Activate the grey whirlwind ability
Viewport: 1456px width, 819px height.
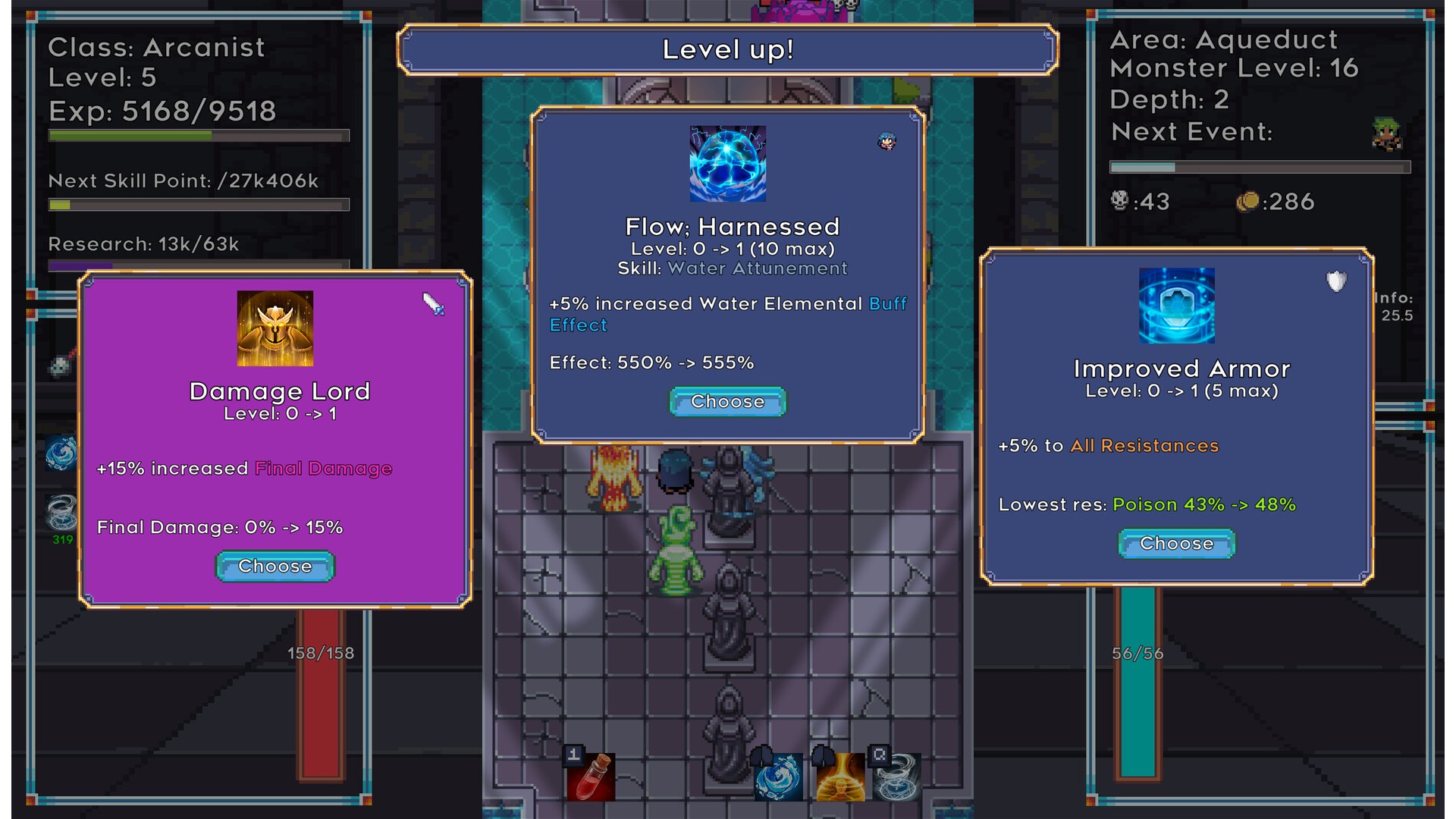pos(897,777)
